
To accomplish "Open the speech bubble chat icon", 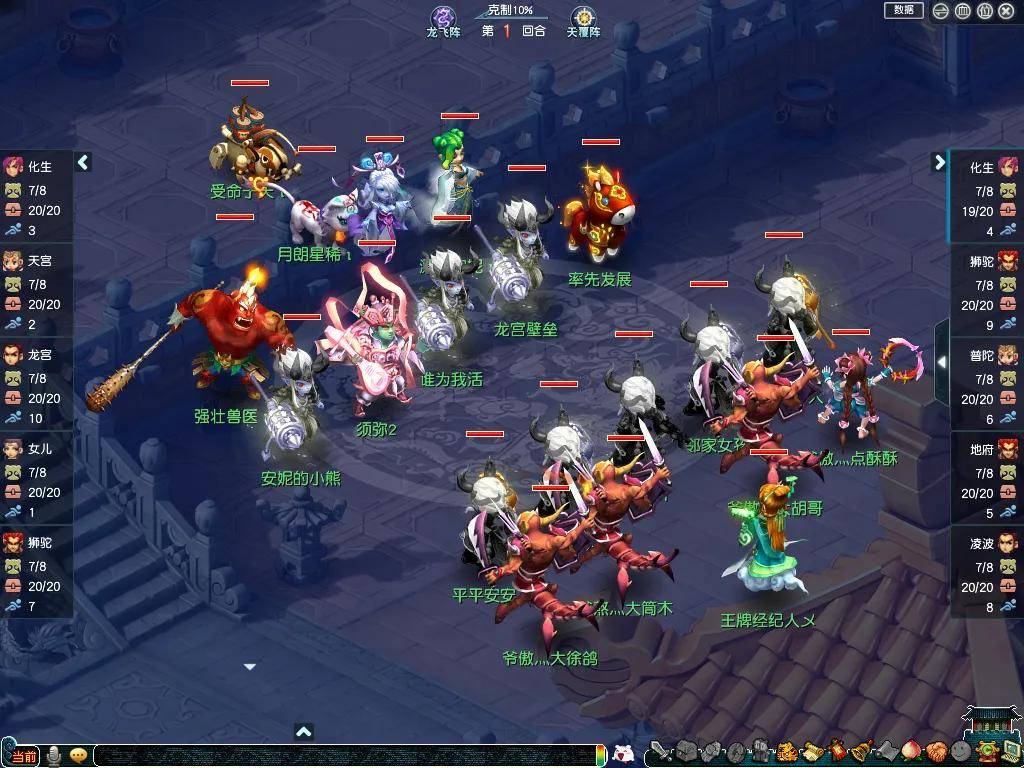I will 78,756.
